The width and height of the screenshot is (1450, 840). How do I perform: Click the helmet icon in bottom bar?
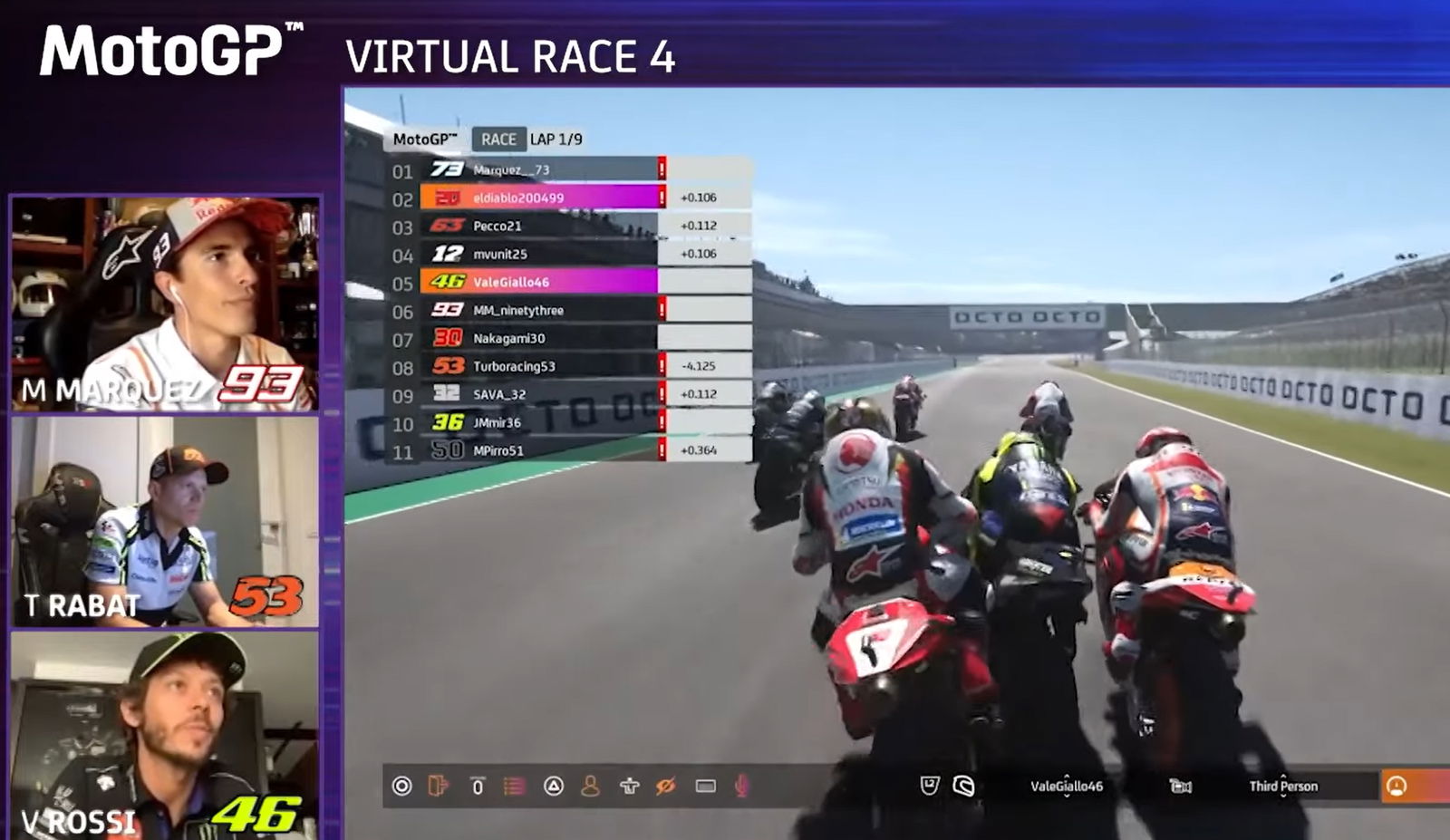pyautogui.click(x=963, y=786)
